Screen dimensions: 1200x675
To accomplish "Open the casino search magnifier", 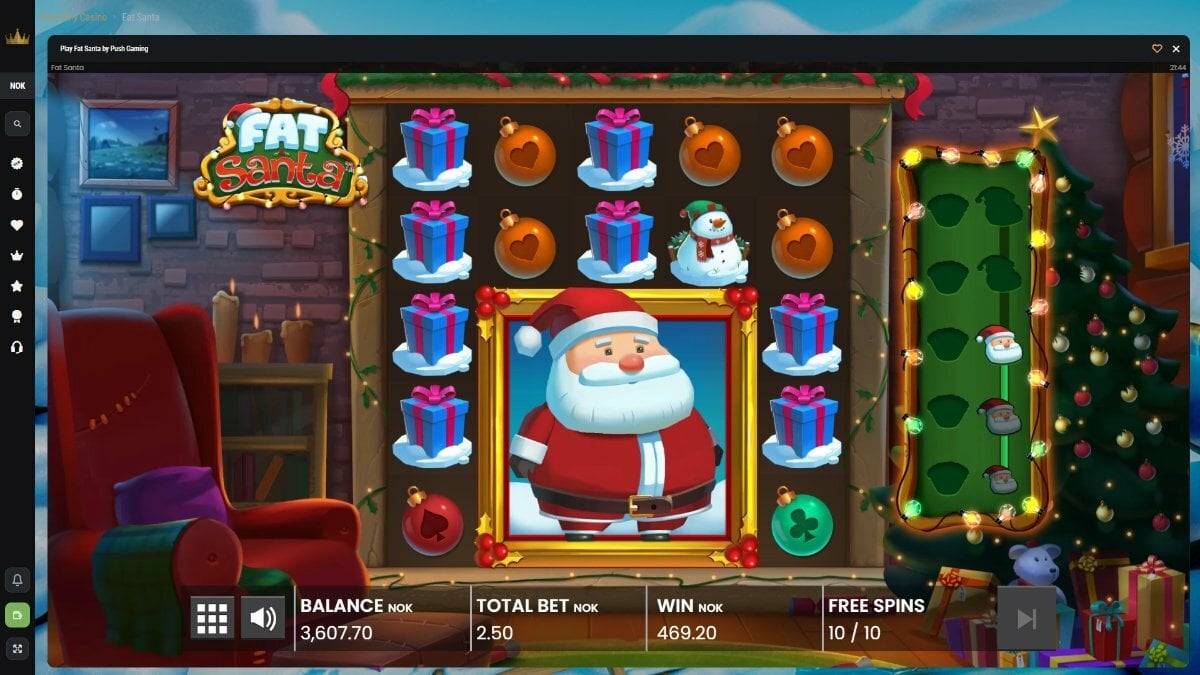I will (17, 124).
